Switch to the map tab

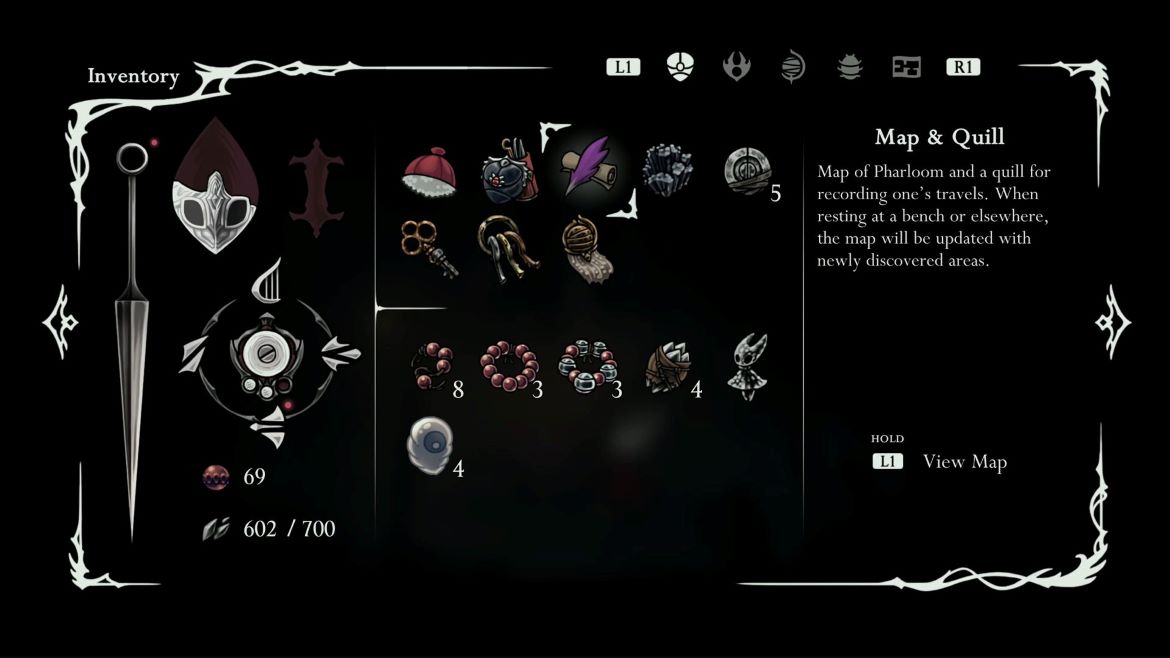coord(906,67)
